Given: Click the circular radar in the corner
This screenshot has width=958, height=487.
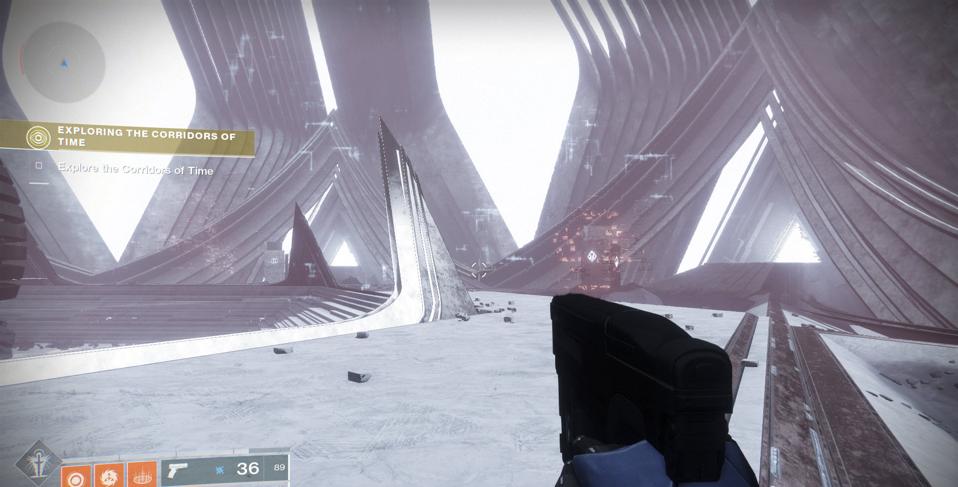Looking at the screenshot, I should [x=64, y=62].
